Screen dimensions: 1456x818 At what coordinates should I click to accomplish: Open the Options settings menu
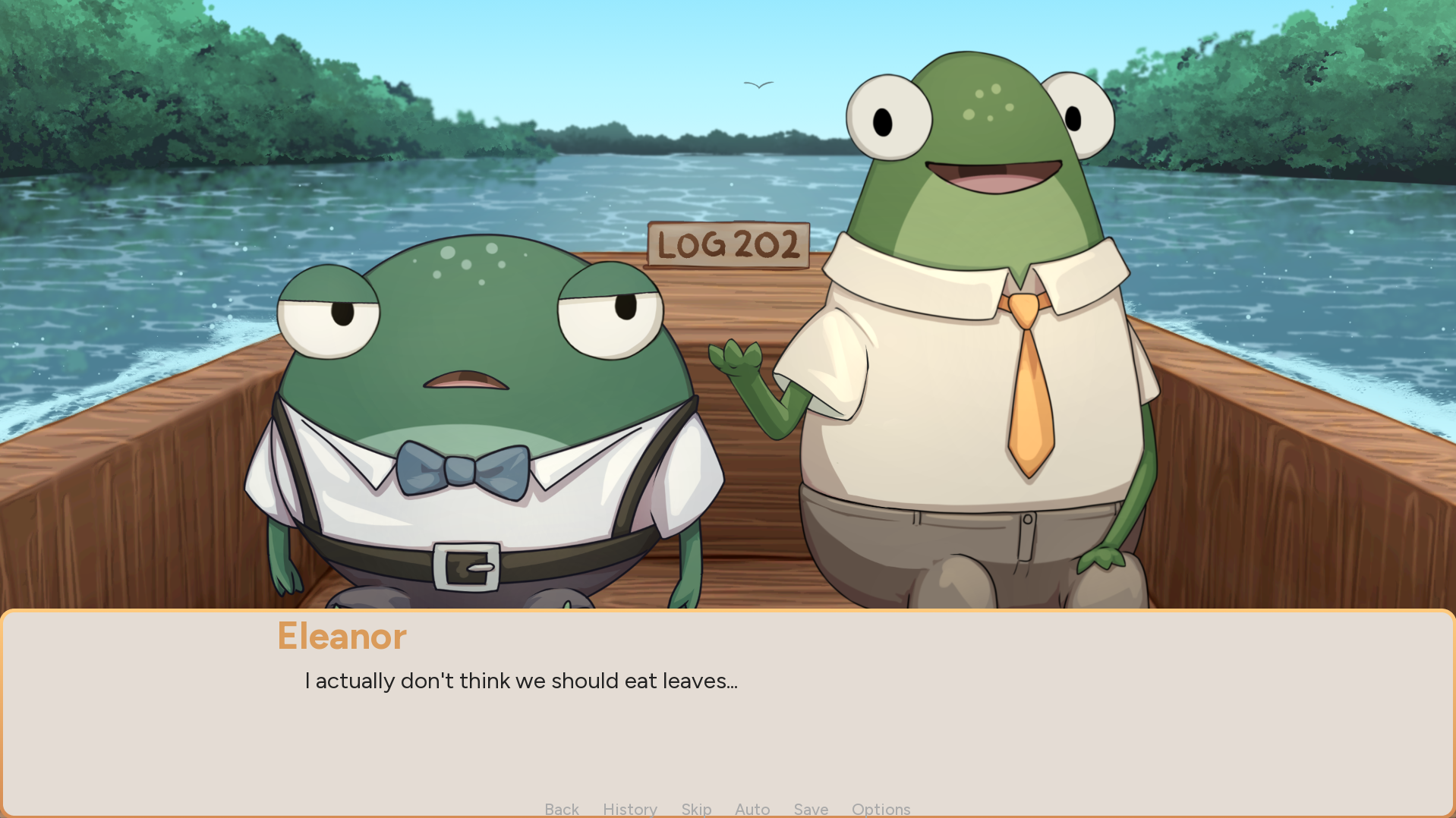[x=881, y=809]
